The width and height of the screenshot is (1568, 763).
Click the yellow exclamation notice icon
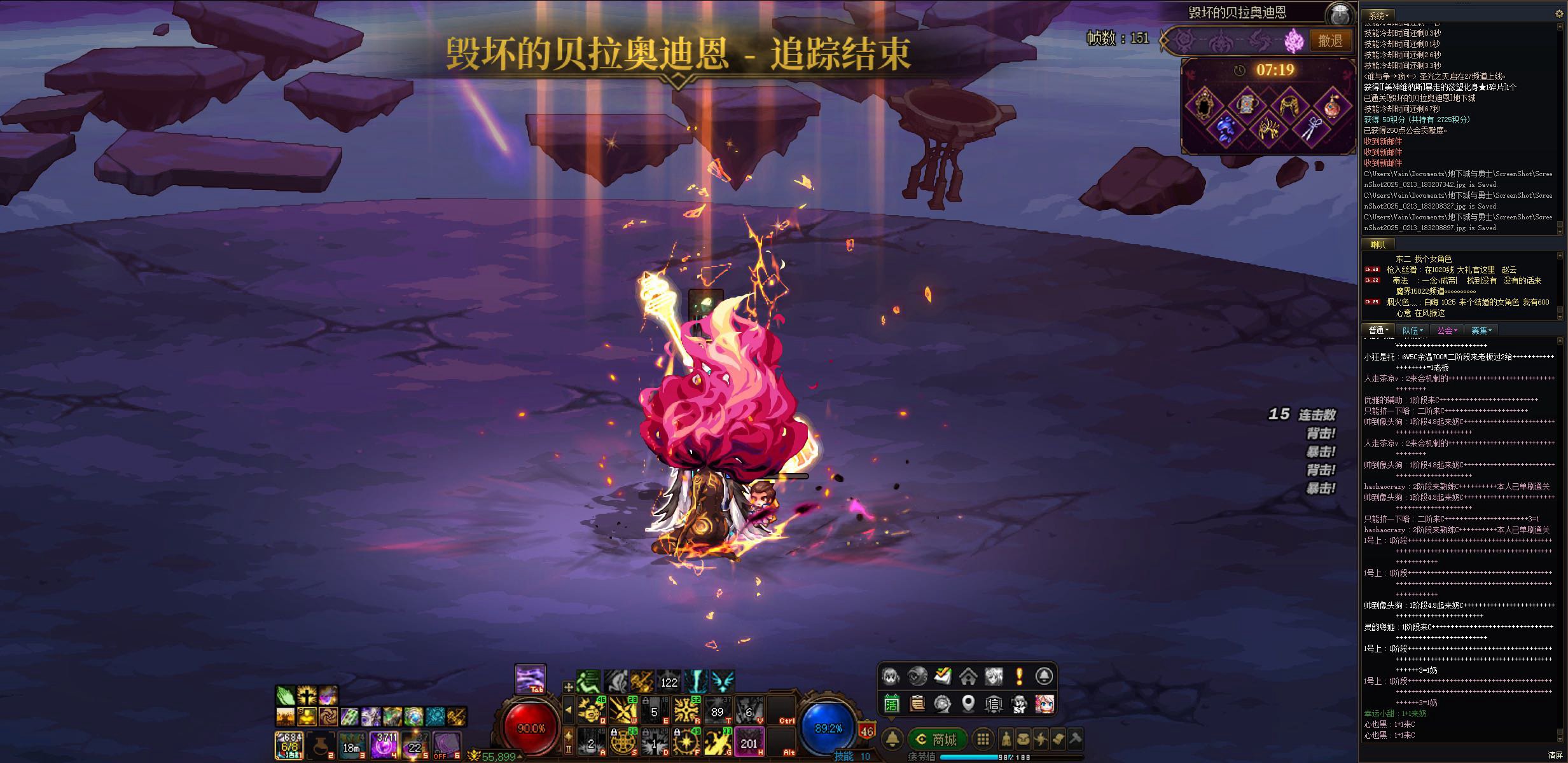tap(1019, 676)
